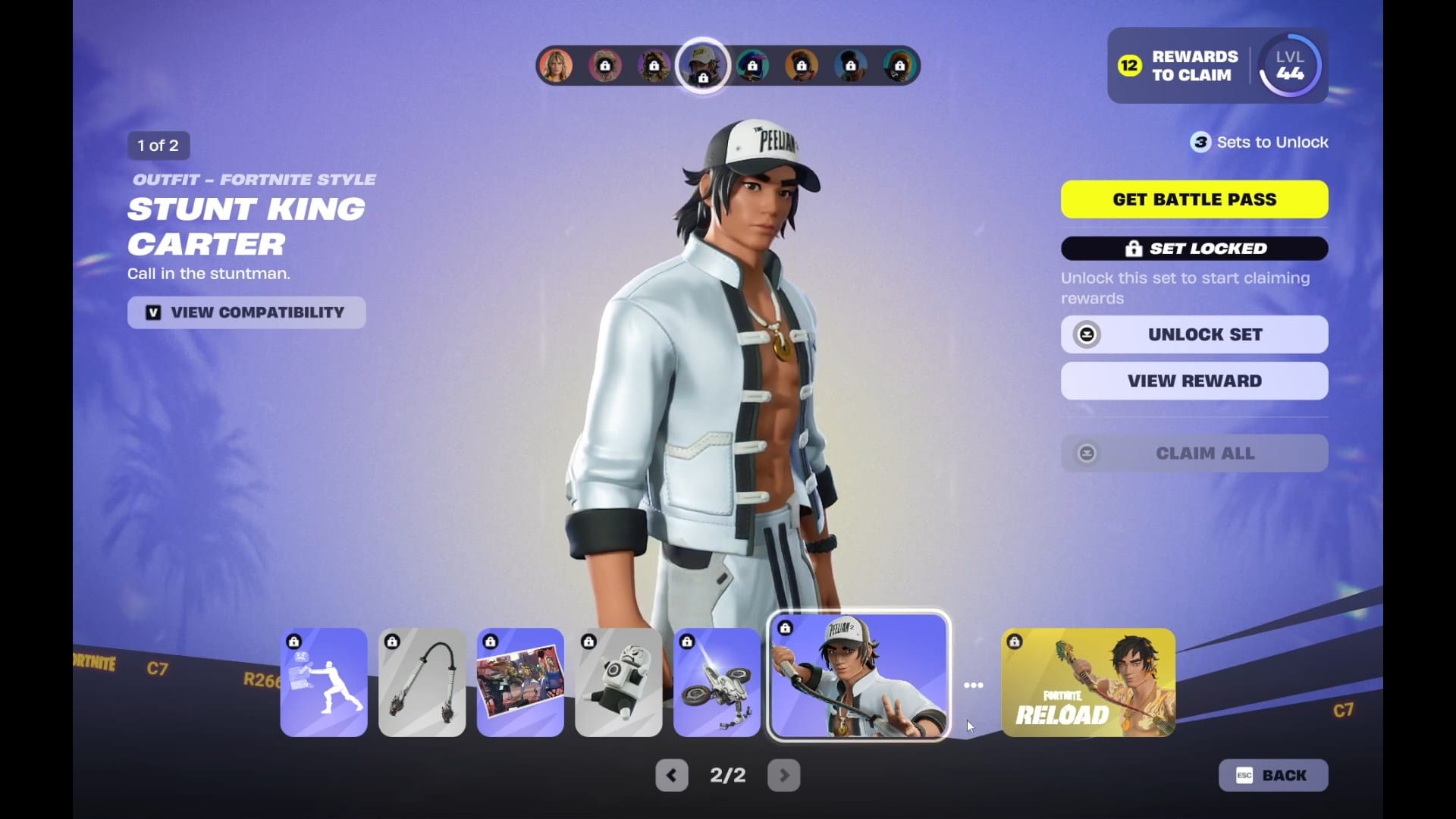The image size is (1456, 819).
Task: Pick the white robot back bling reward
Action: pyautogui.click(x=618, y=682)
